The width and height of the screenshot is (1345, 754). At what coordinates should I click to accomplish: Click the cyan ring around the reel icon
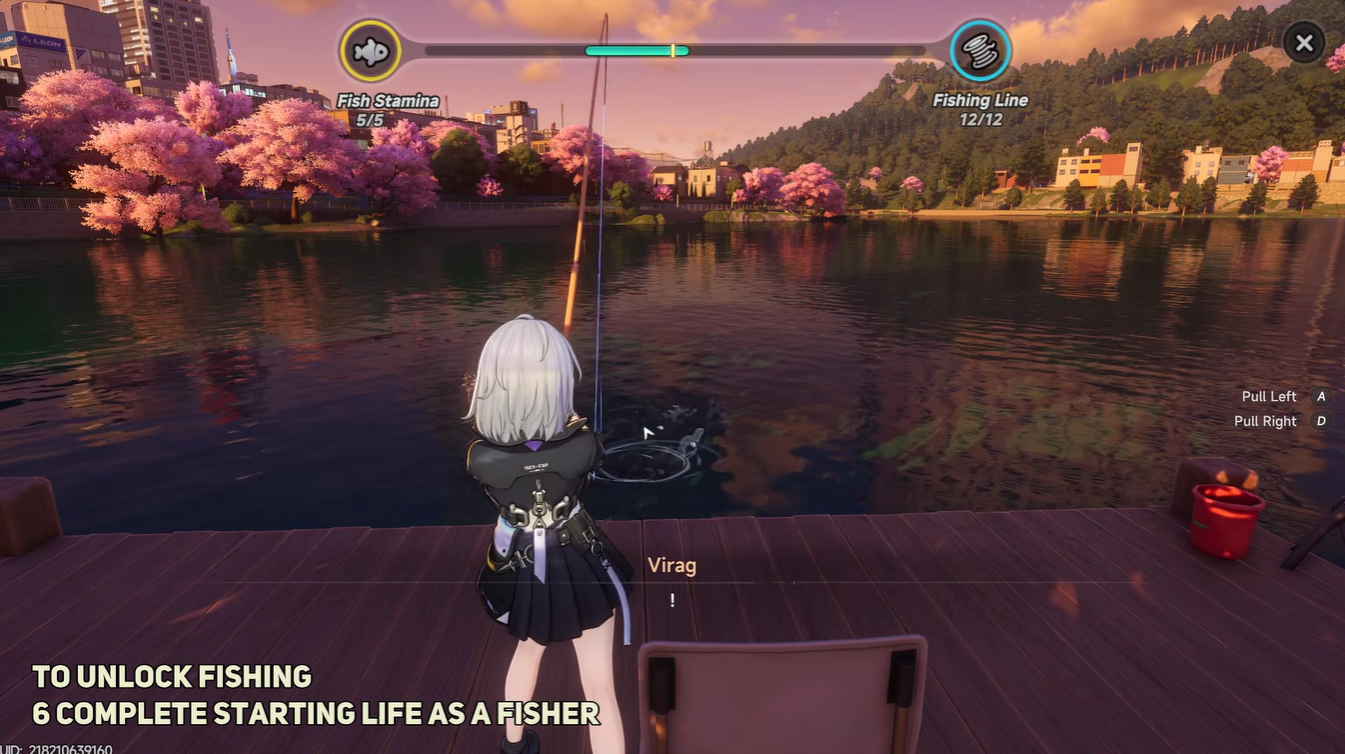pos(978,22)
